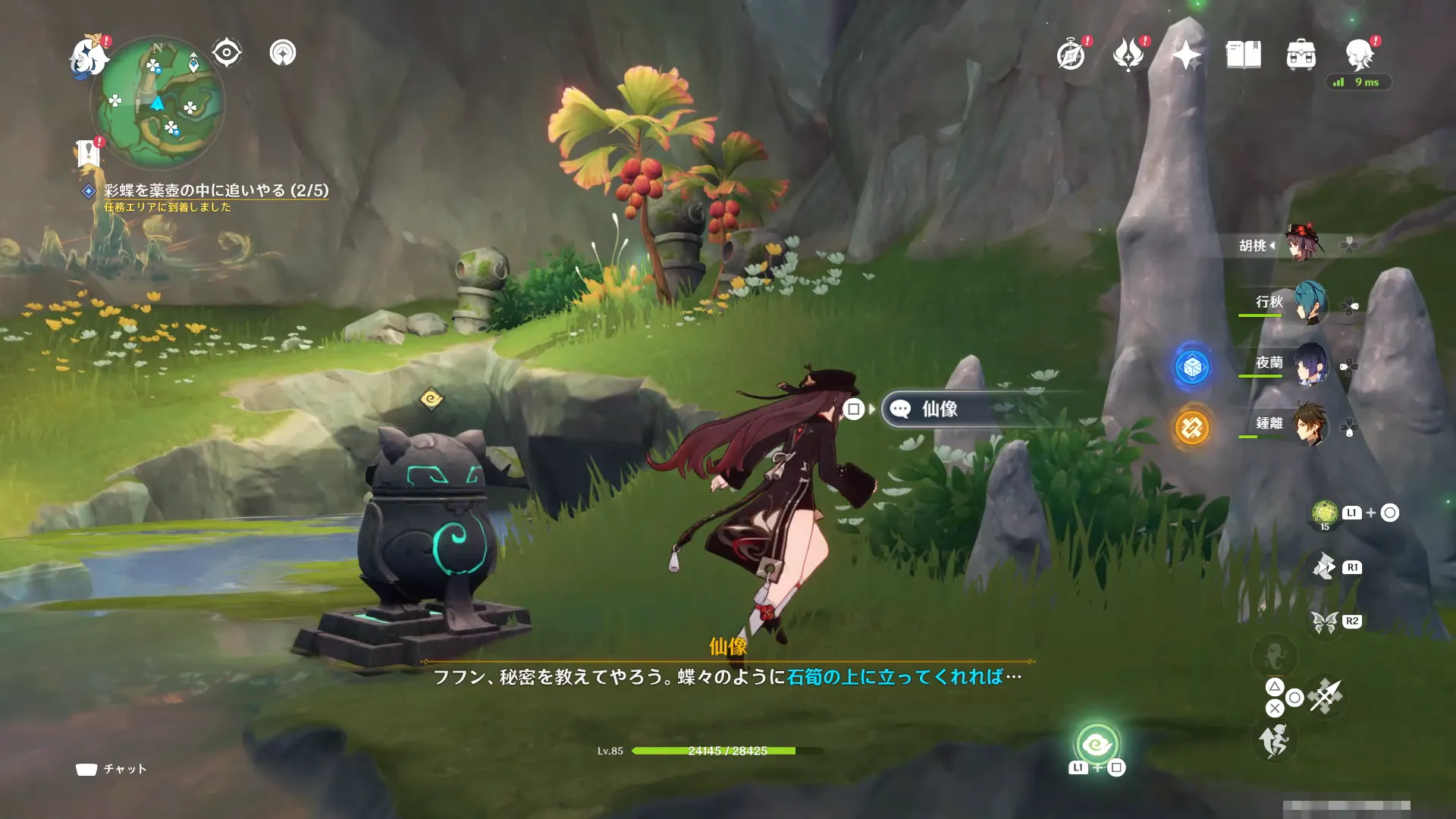Switch to party member 行秋
Image resolution: width=1456 pixels, height=819 pixels.
[x=1309, y=303]
